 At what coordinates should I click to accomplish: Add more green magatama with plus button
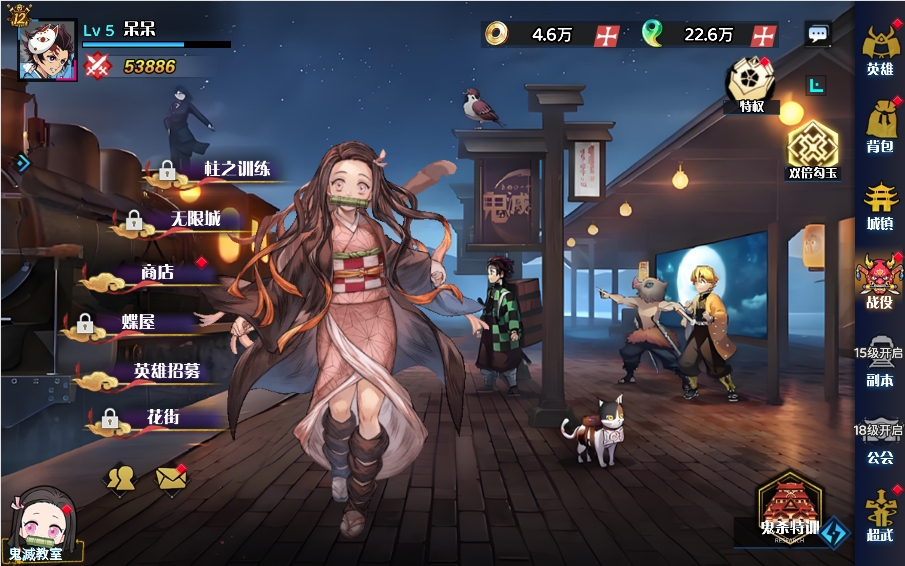tap(764, 35)
